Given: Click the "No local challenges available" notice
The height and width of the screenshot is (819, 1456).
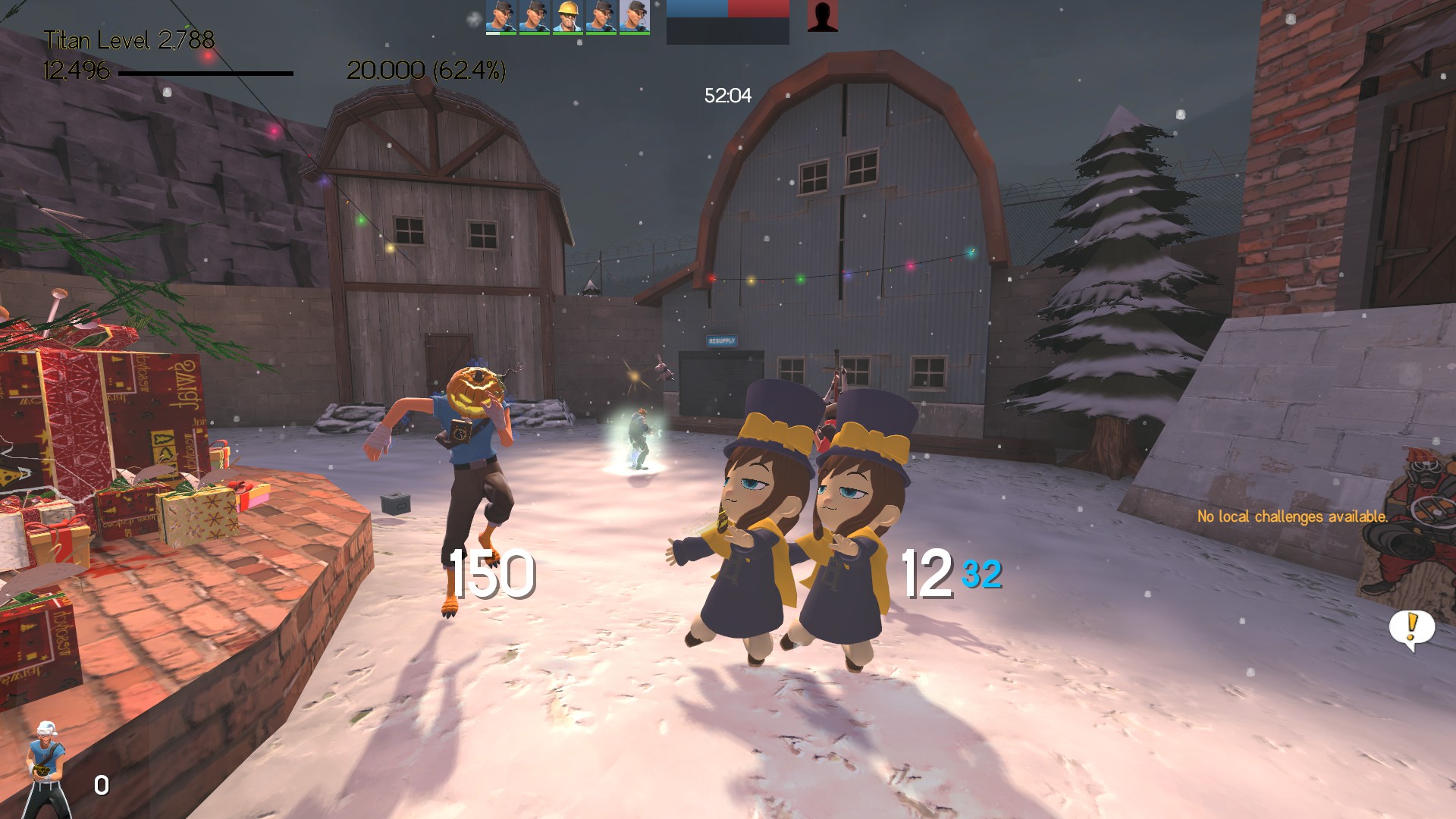Looking at the screenshot, I should point(1292,516).
